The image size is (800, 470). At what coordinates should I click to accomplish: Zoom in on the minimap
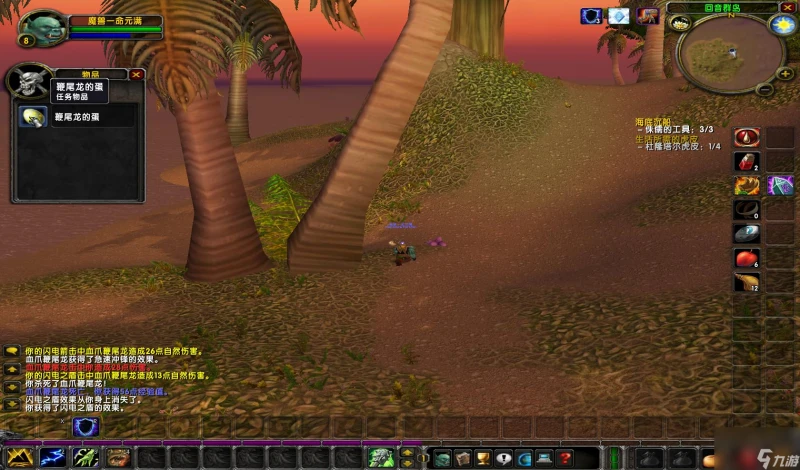786,73
